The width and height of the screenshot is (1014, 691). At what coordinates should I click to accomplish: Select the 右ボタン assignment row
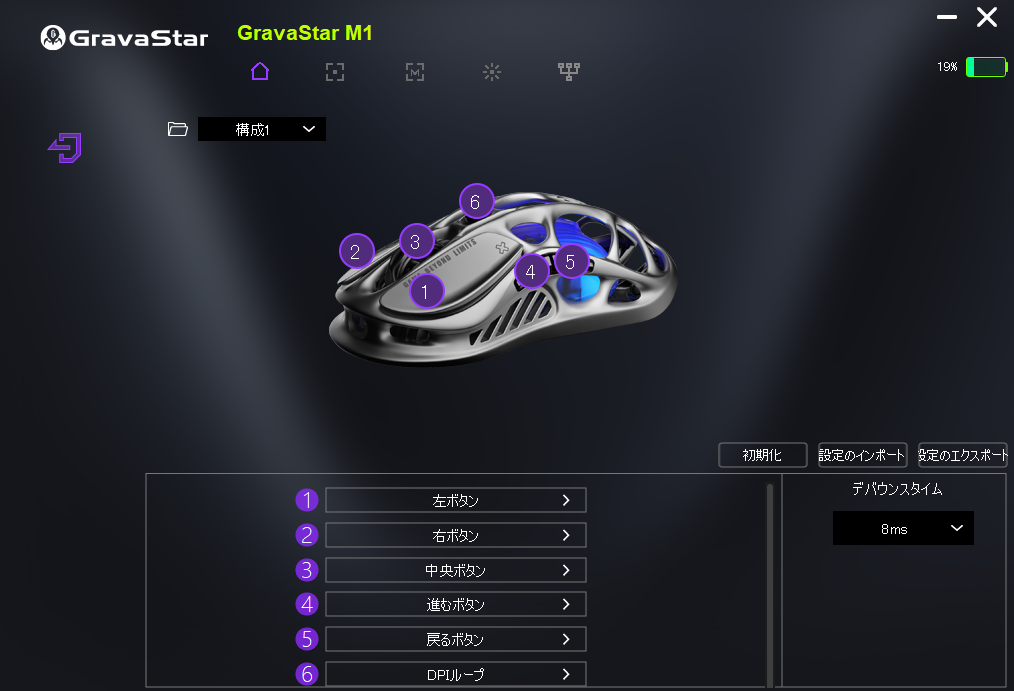(x=455, y=535)
